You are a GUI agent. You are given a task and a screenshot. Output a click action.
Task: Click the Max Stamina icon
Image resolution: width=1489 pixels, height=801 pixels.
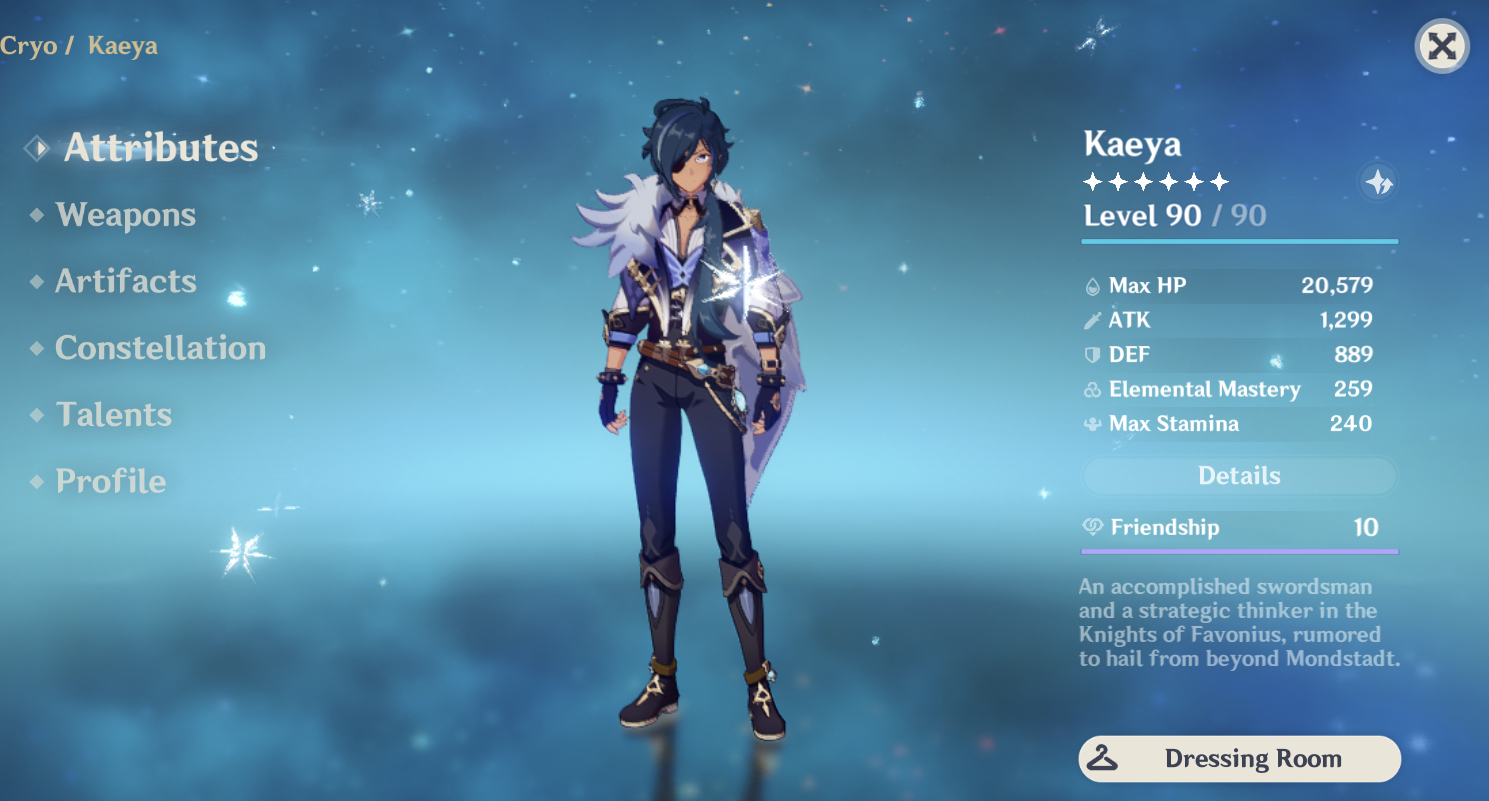click(1093, 423)
